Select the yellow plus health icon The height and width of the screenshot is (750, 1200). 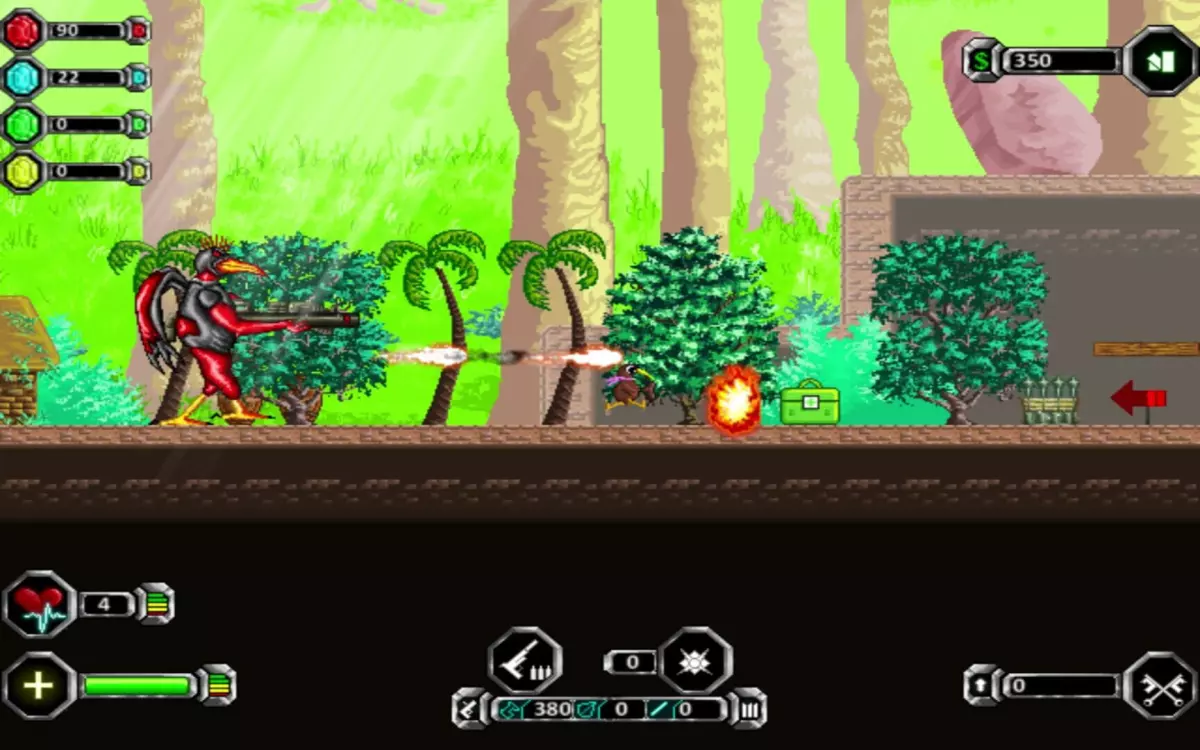(39, 686)
